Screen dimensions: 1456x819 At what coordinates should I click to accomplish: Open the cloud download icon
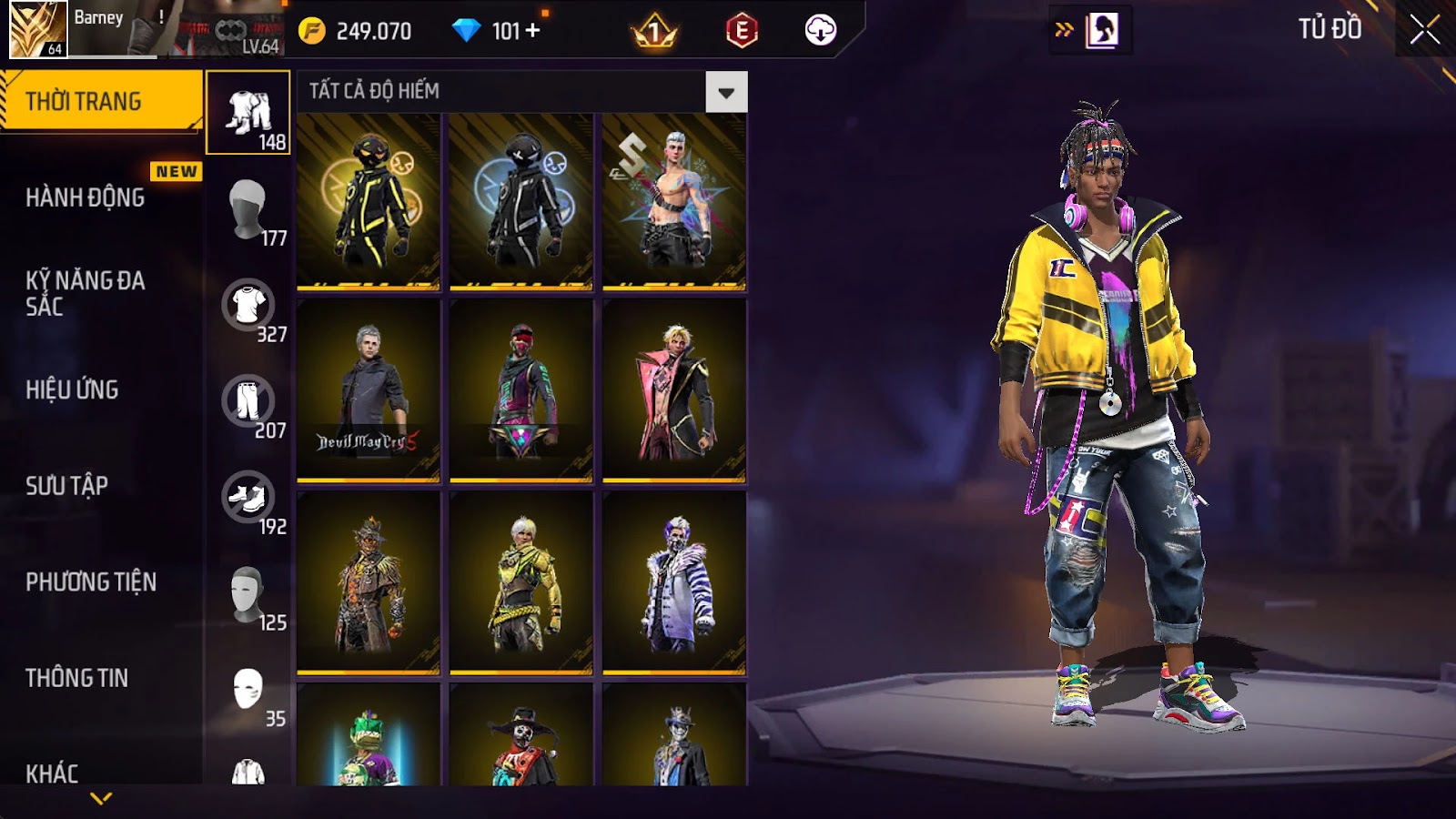pos(820,30)
